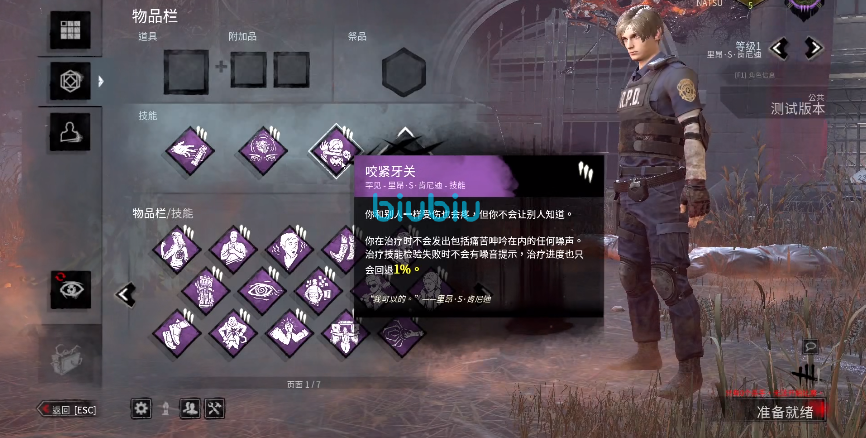This screenshot has height=438, width=866.
Task: Select the first equipped perk with hand icon
Action: point(189,150)
